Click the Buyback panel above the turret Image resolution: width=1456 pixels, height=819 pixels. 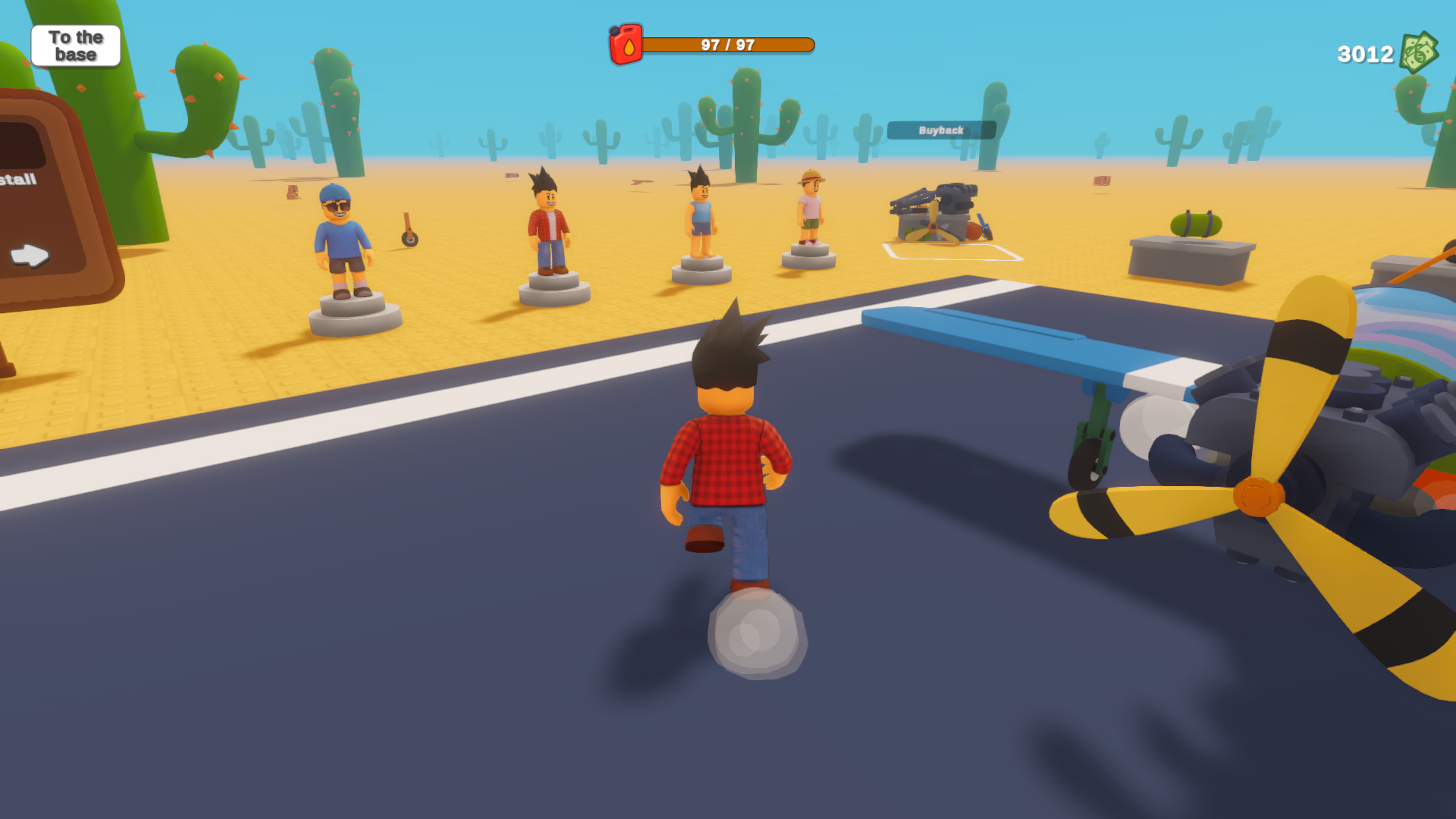point(941,130)
